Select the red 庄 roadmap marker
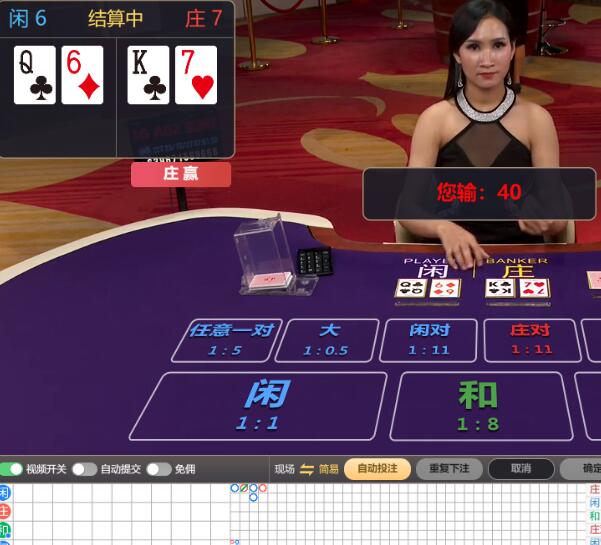Image resolution: width=601 pixels, height=545 pixels. point(4,511)
